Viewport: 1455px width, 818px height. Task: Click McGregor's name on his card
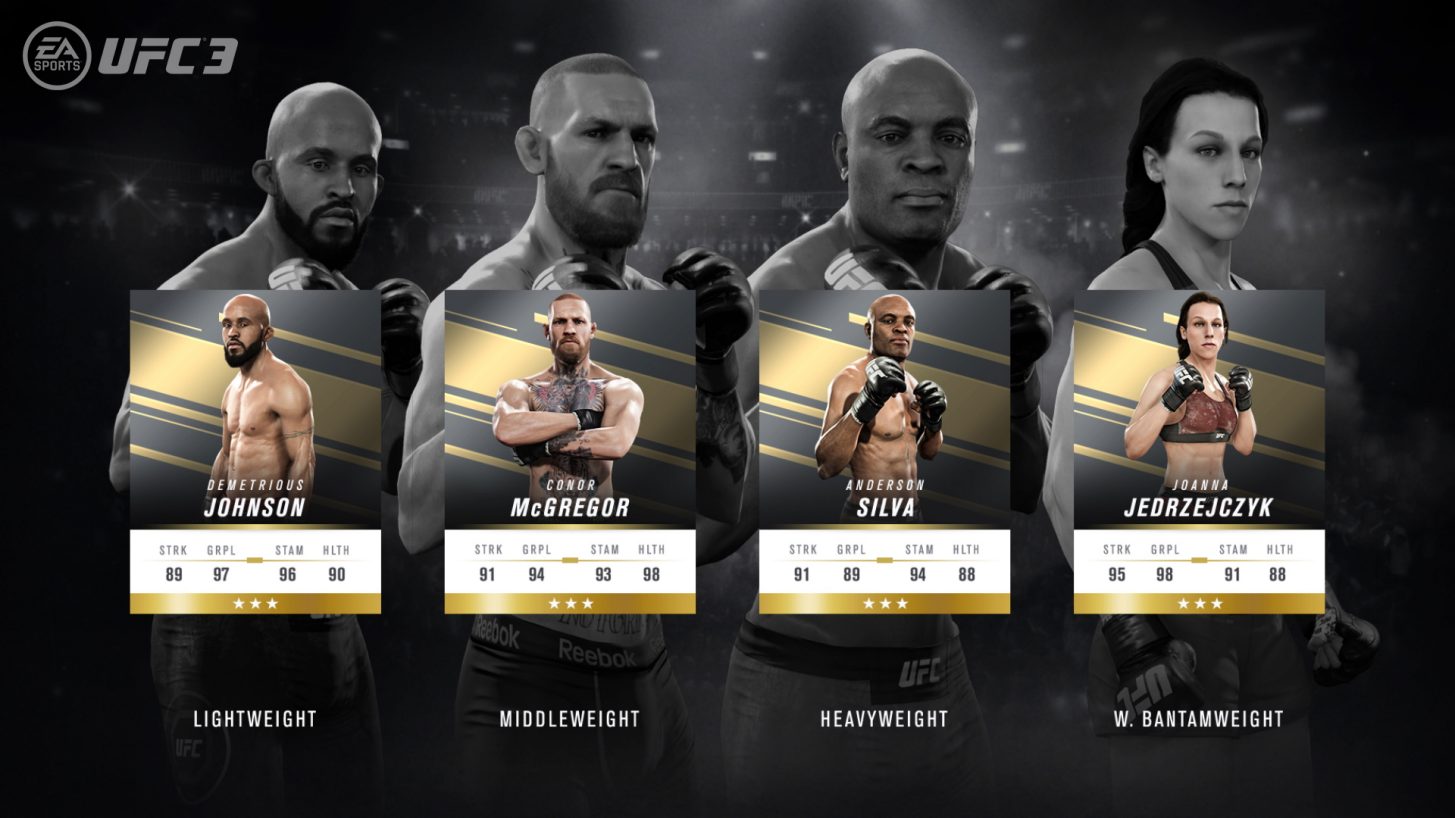570,505
